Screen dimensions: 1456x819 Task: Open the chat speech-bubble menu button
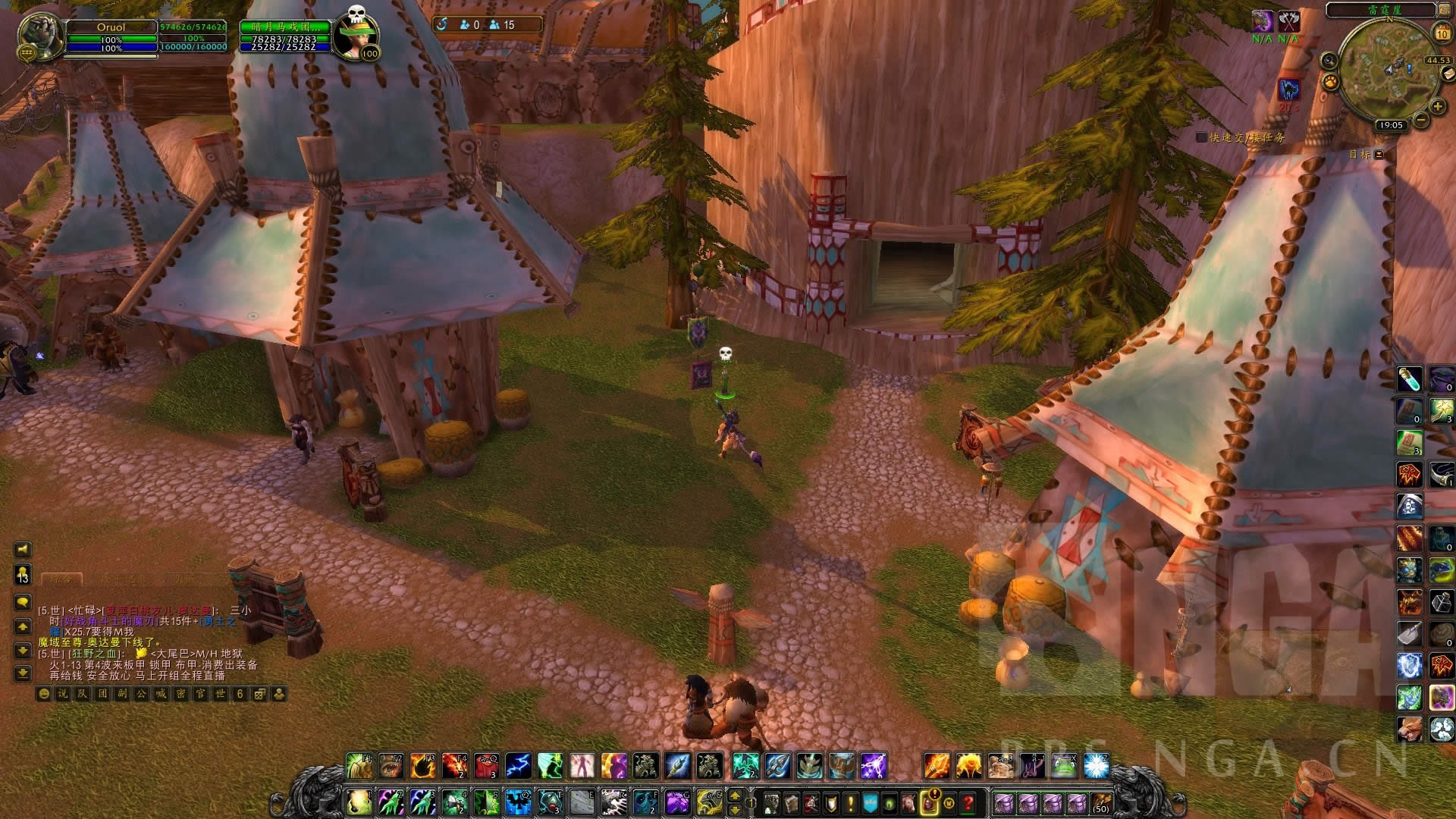pos(23,602)
